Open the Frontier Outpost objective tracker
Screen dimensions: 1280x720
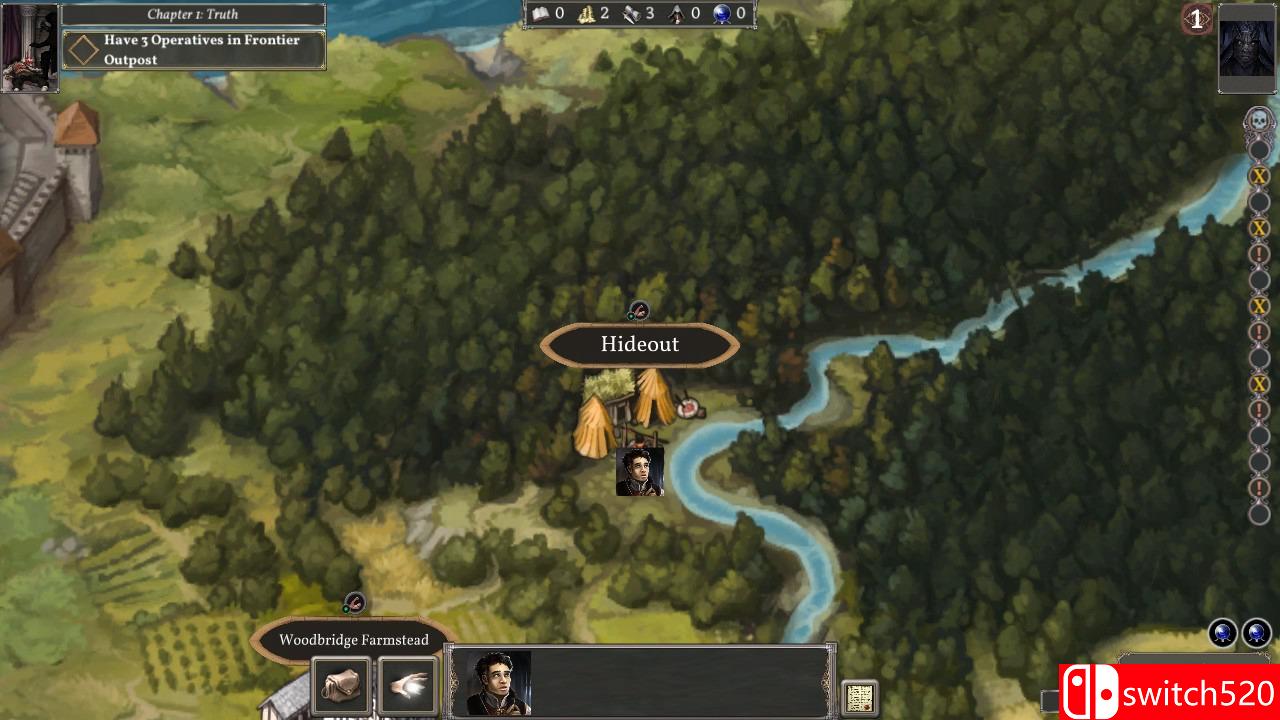click(195, 50)
